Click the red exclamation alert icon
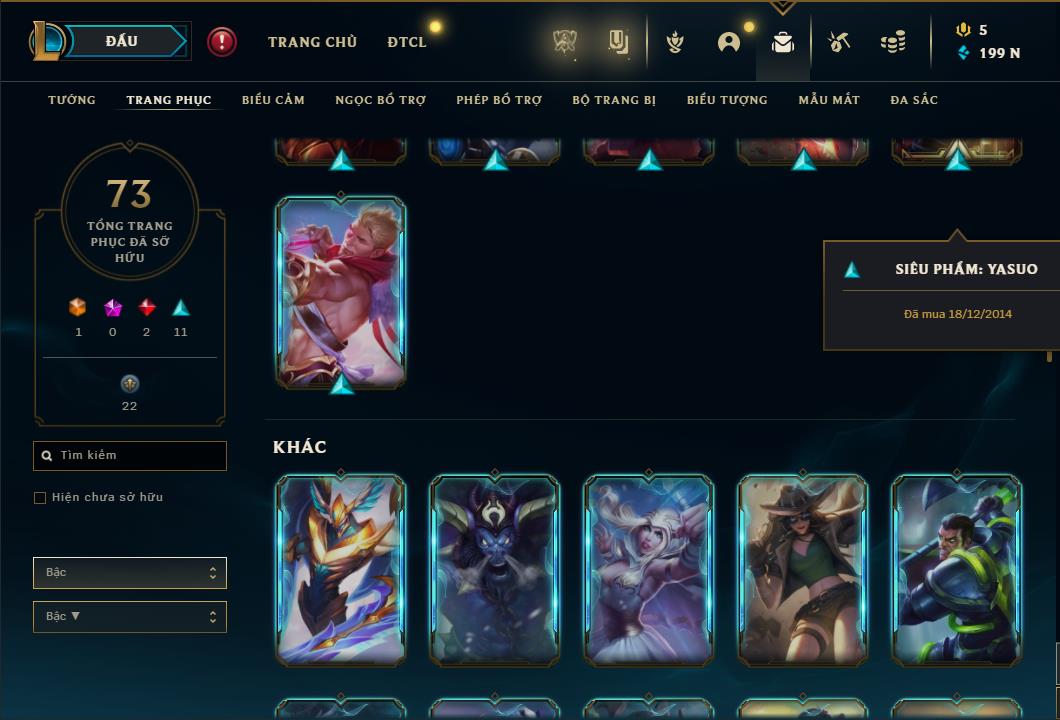Viewport: 1060px width, 720px height. tap(222, 42)
